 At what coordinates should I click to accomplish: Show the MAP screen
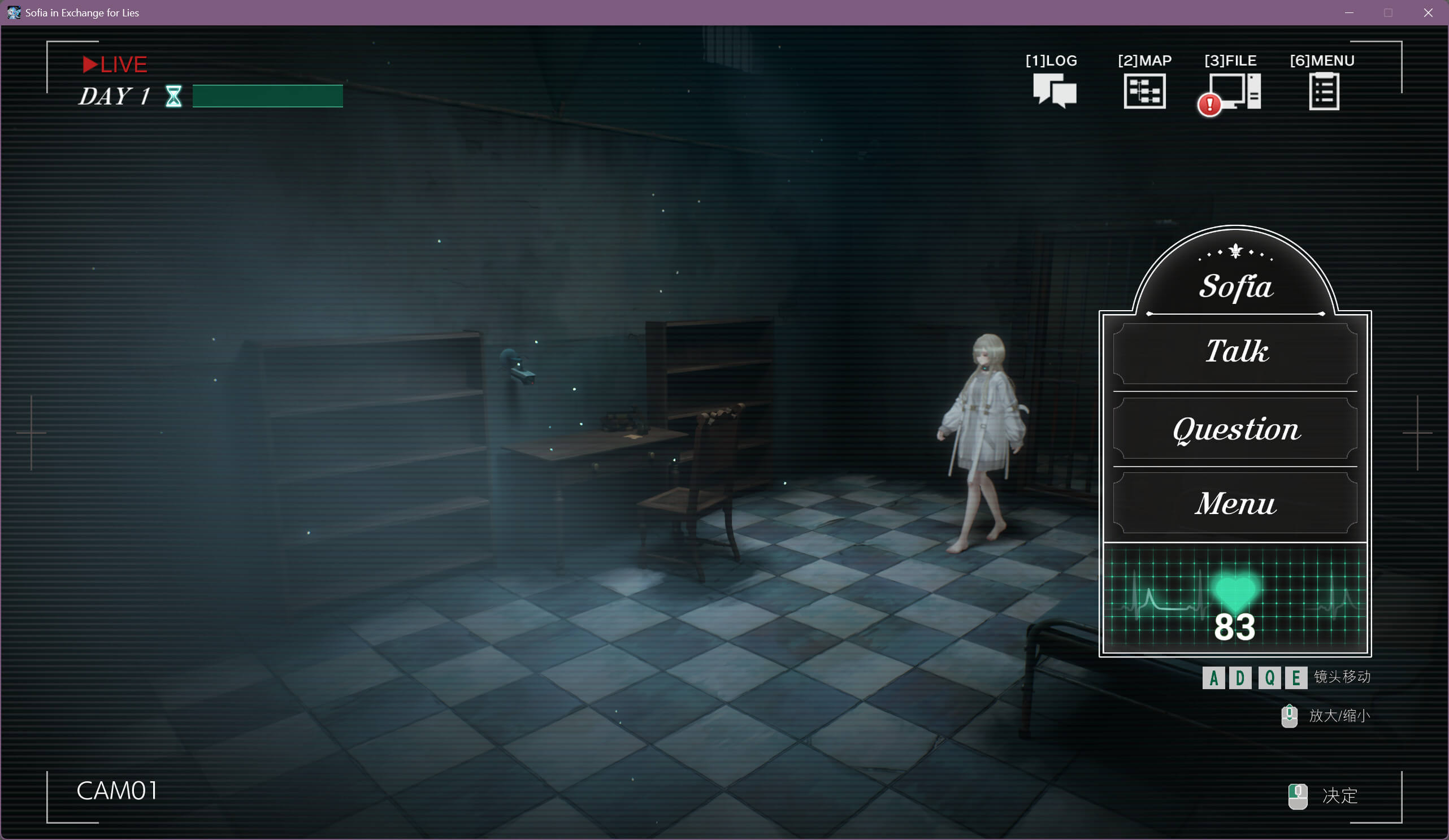tap(1144, 90)
